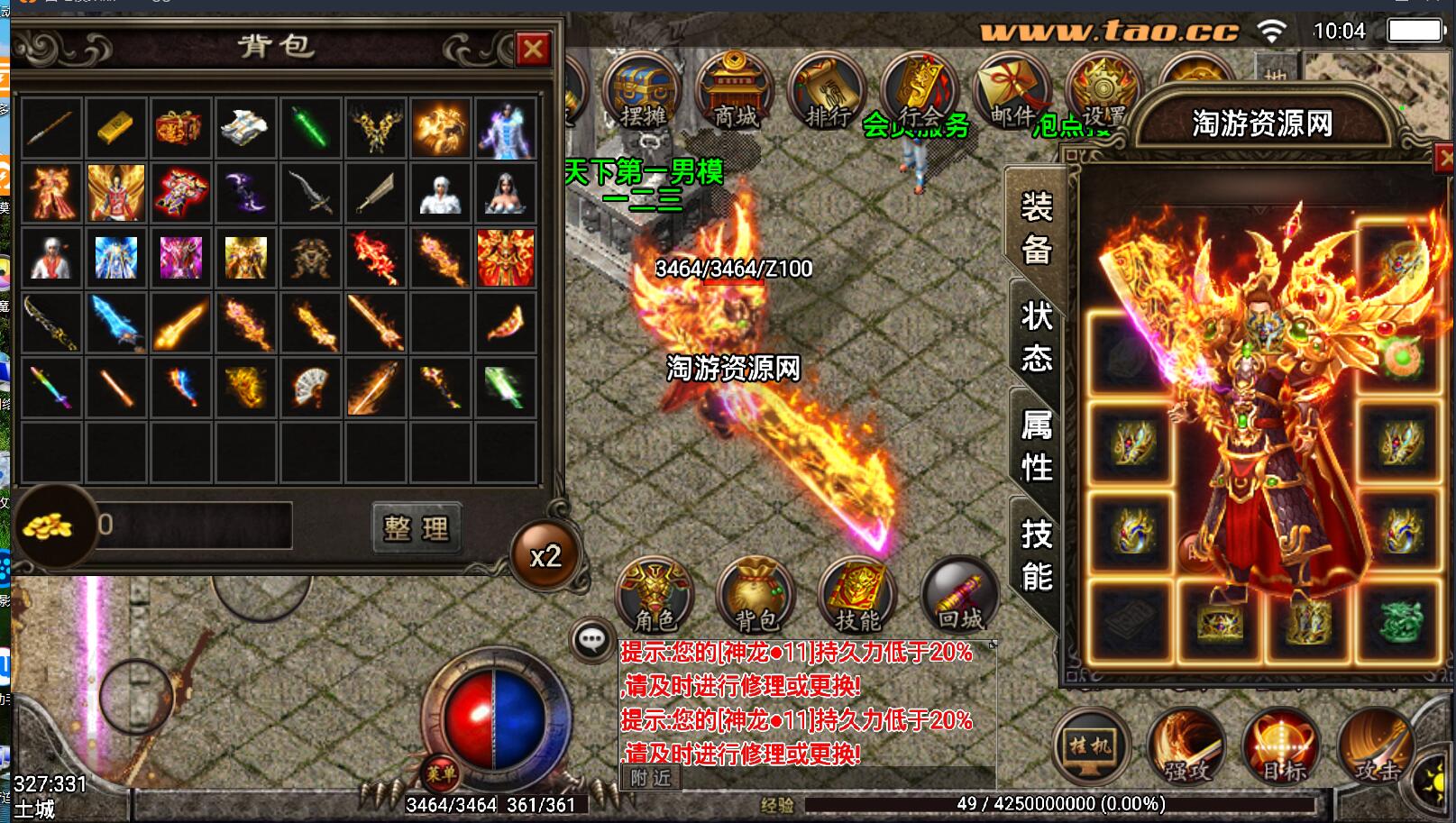Pick the white folding fan item

[x=311, y=387]
